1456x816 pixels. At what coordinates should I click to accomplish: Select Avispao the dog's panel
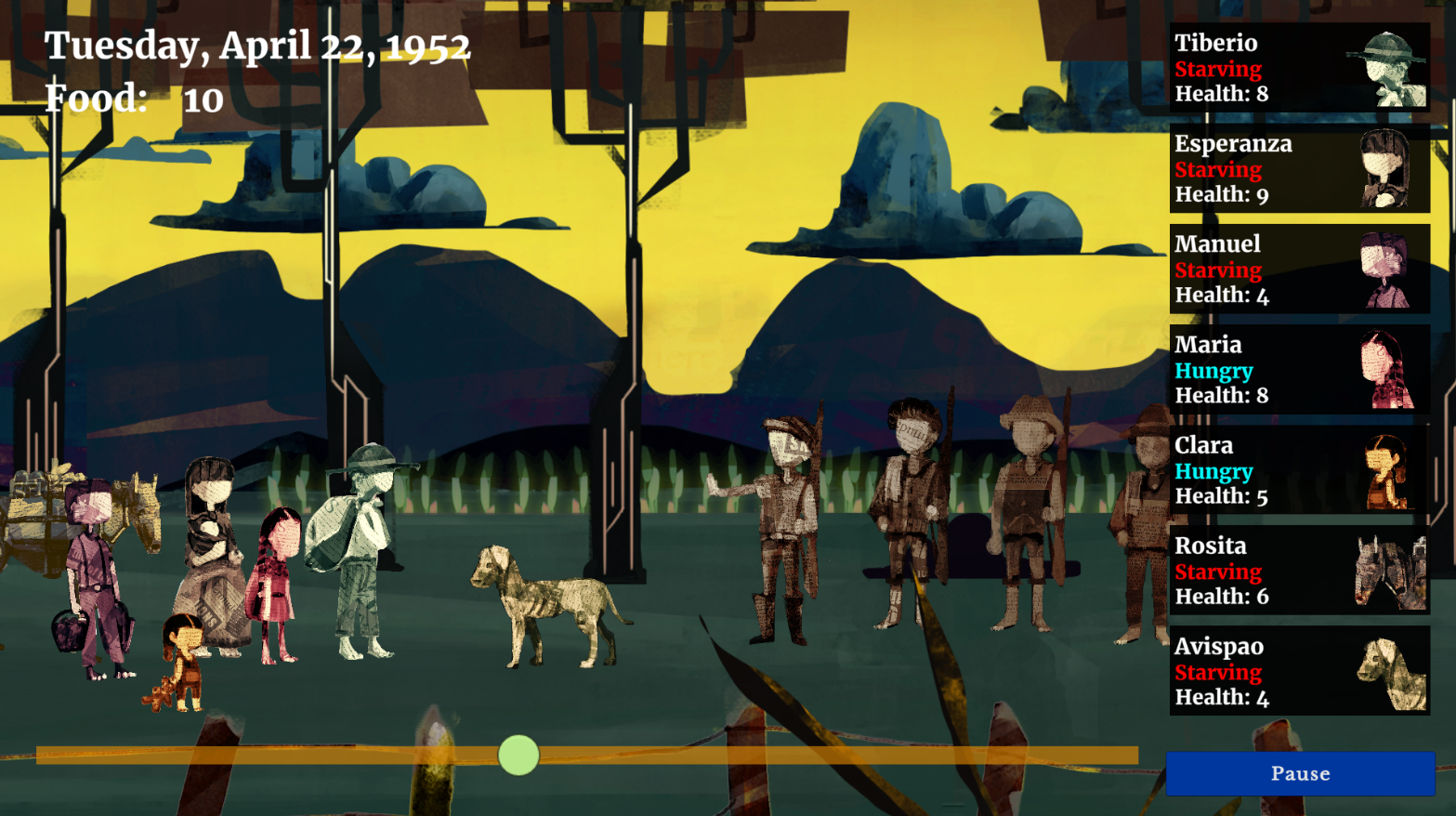tap(1299, 670)
